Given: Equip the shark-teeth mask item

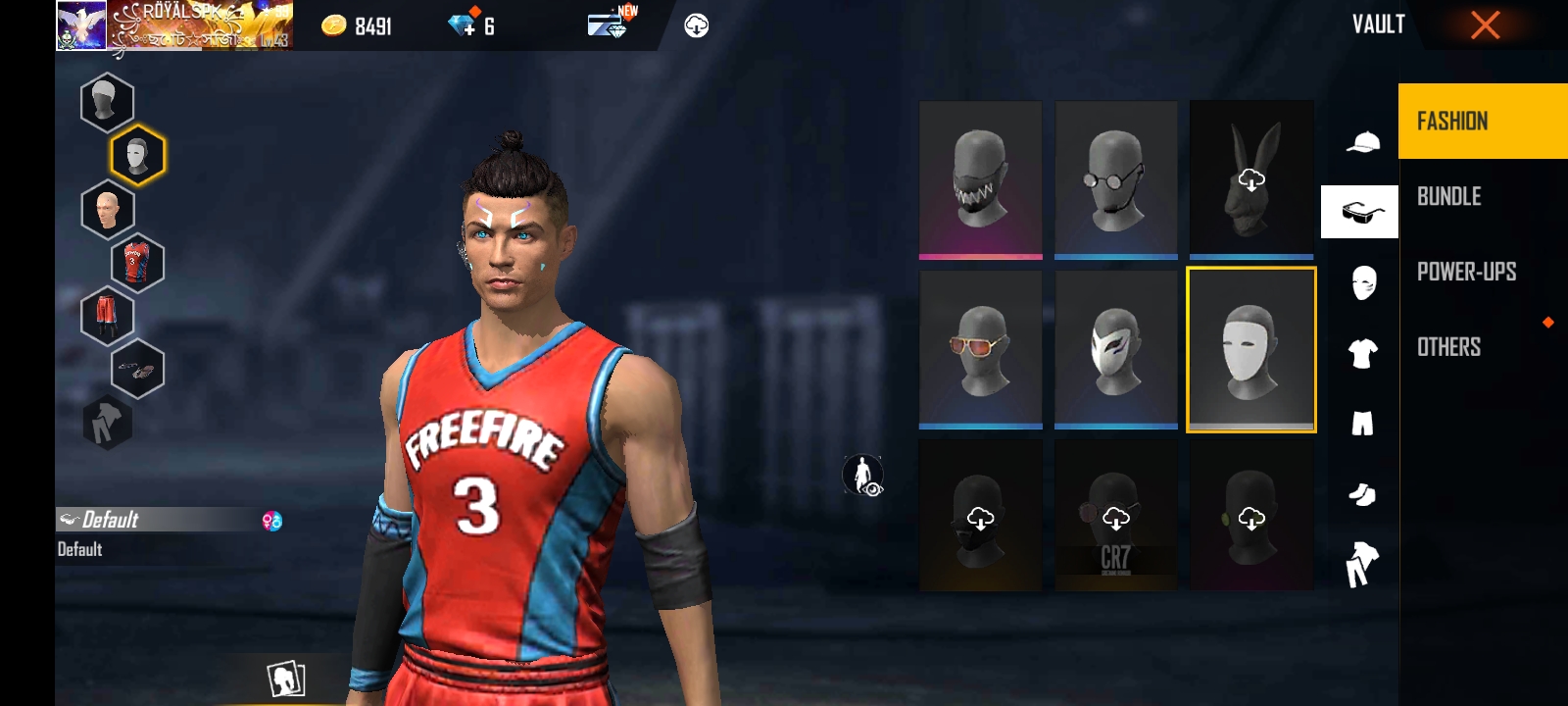Looking at the screenshot, I should (980, 179).
